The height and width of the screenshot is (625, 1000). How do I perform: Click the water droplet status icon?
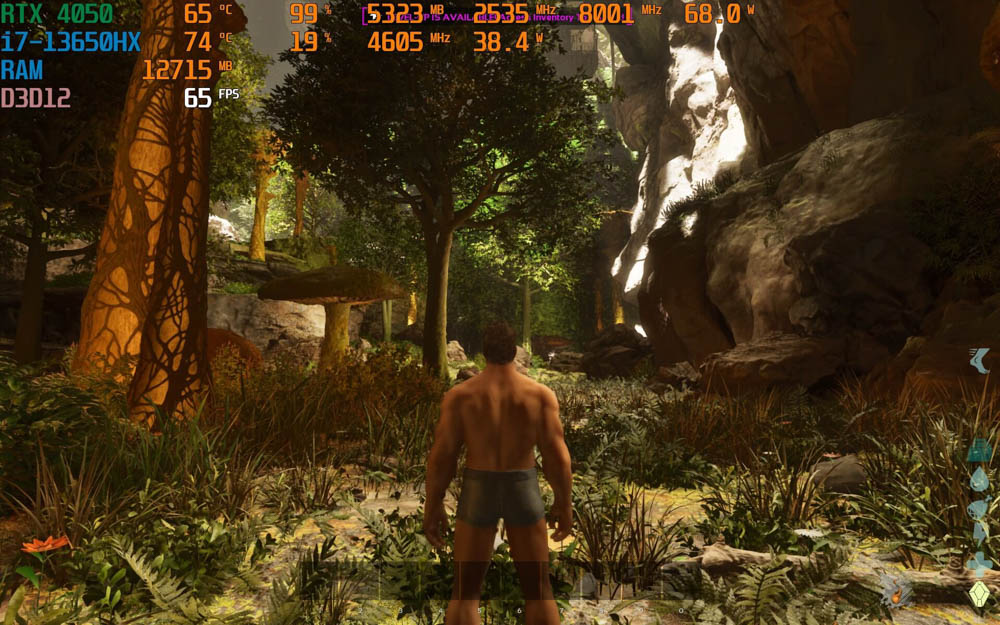point(979,479)
